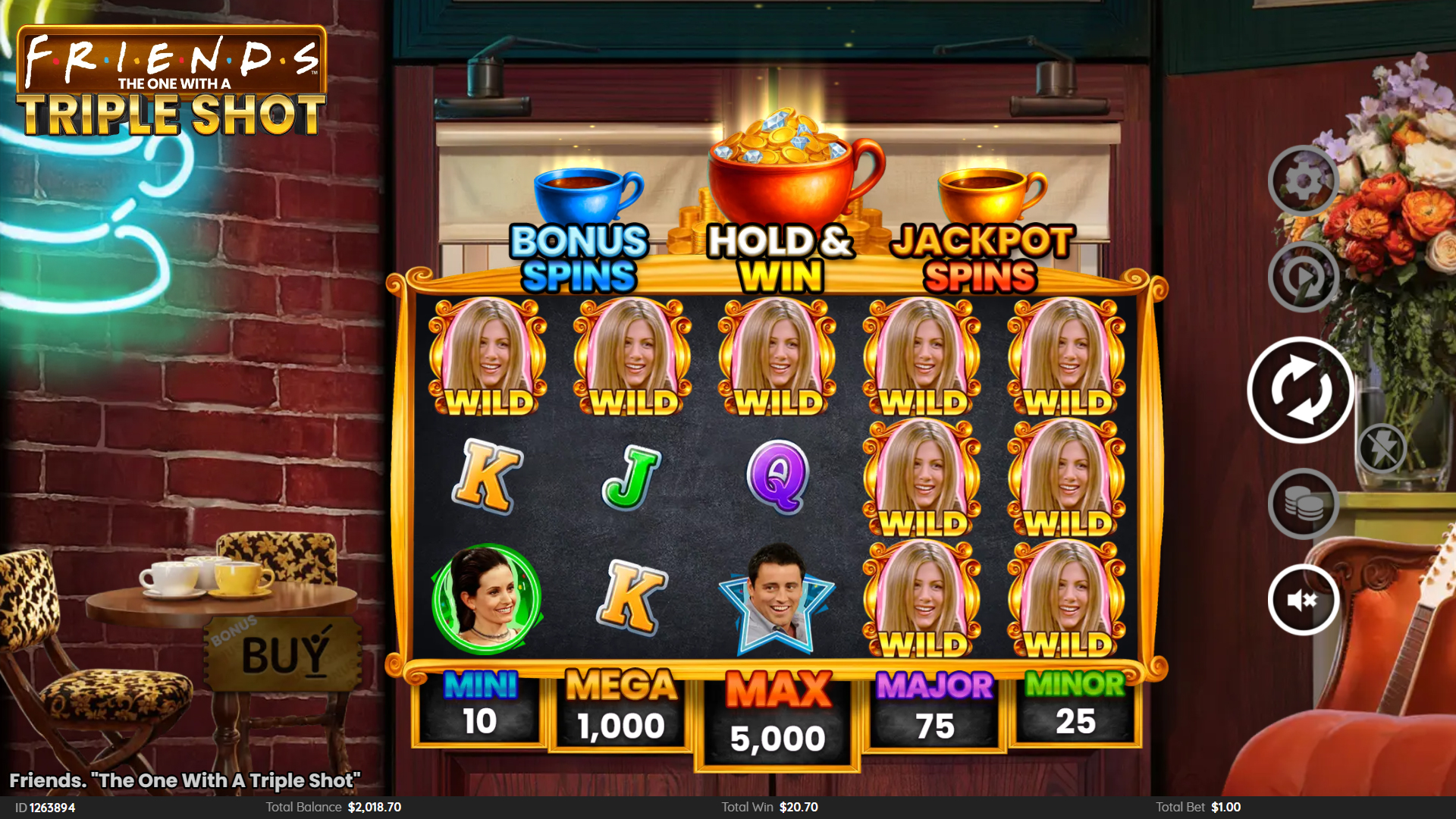Open the coin stack bet settings
The image size is (1456, 819).
pyautogui.click(x=1303, y=504)
